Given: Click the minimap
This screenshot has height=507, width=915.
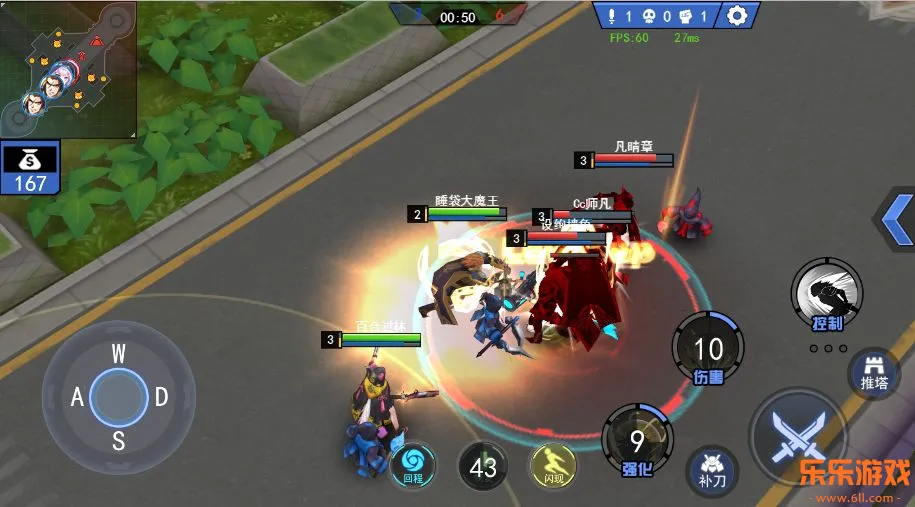Looking at the screenshot, I should (68, 68).
